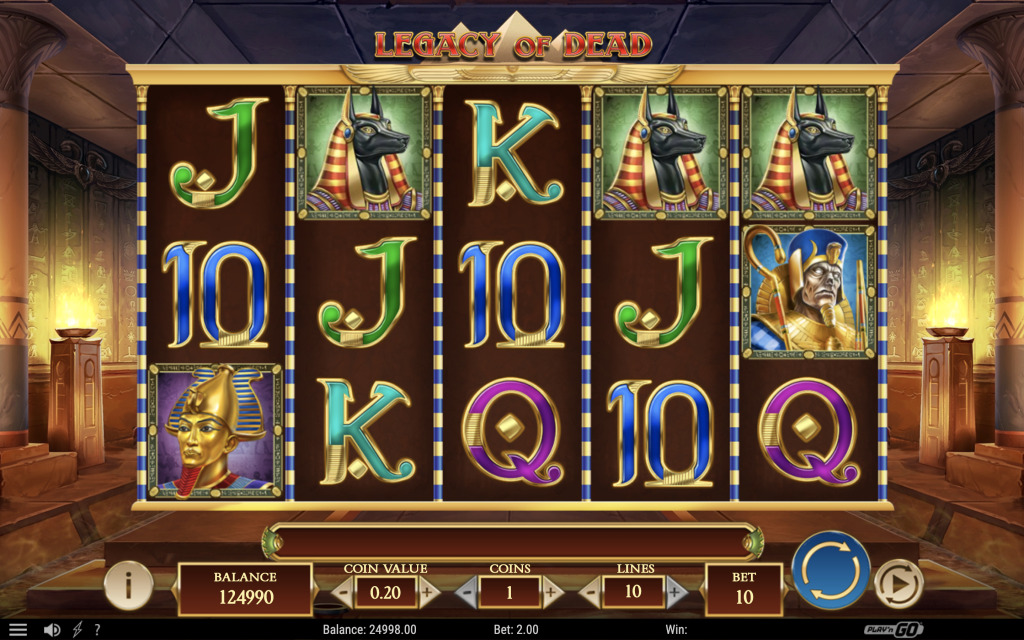Add one more coin
Viewport: 1024px width, 640px height.
point(552,592)
